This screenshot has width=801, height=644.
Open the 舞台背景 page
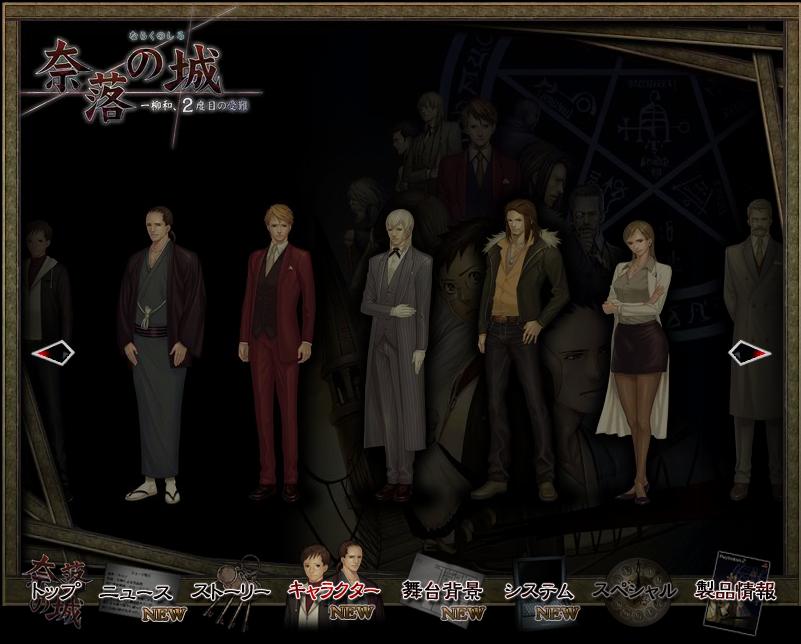coord(441,591)
